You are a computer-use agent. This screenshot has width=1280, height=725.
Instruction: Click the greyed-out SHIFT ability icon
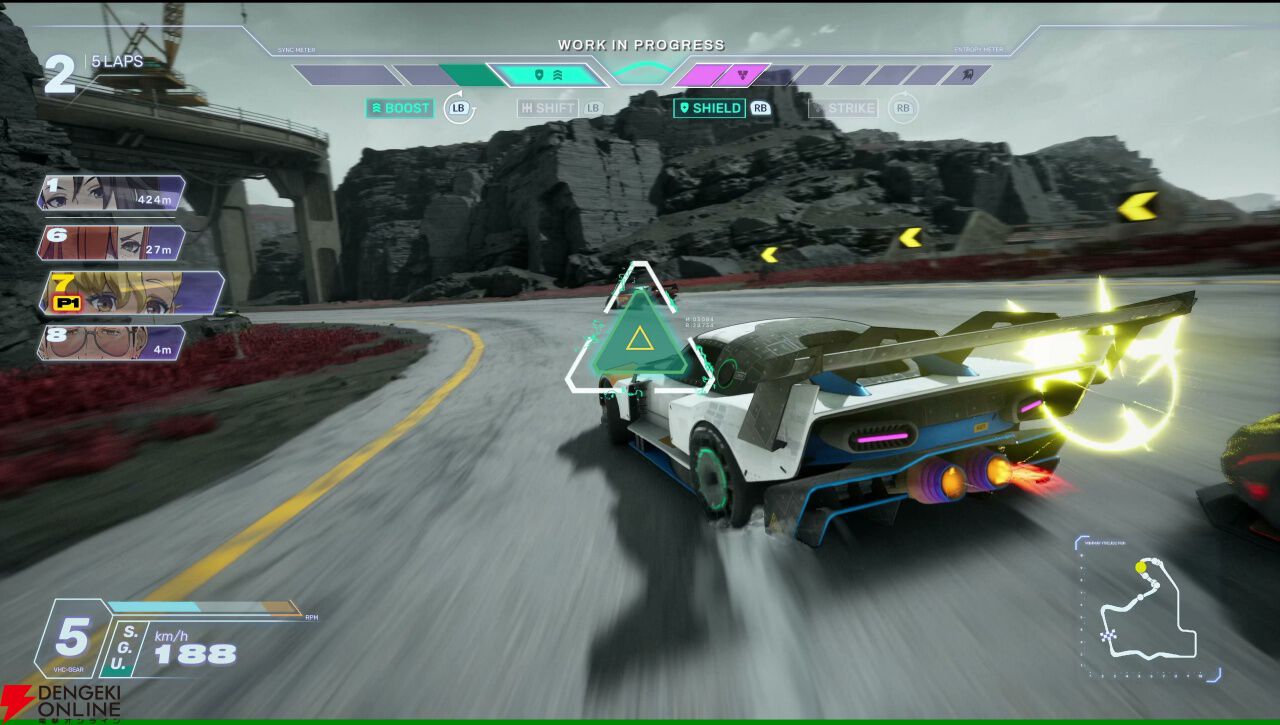[x=548, y=108]
